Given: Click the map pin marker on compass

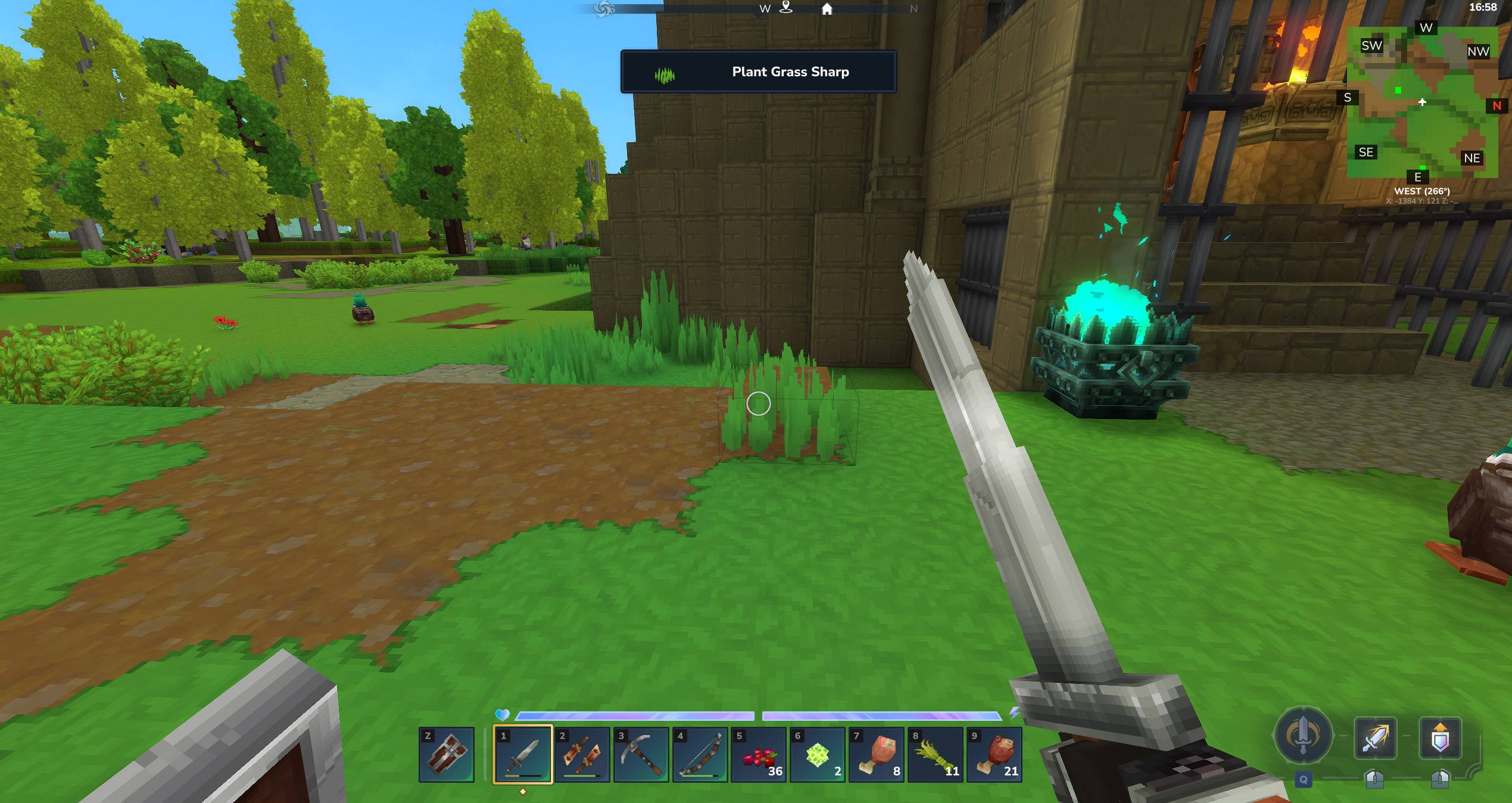Looking at the screenshot, I should 786,8.
